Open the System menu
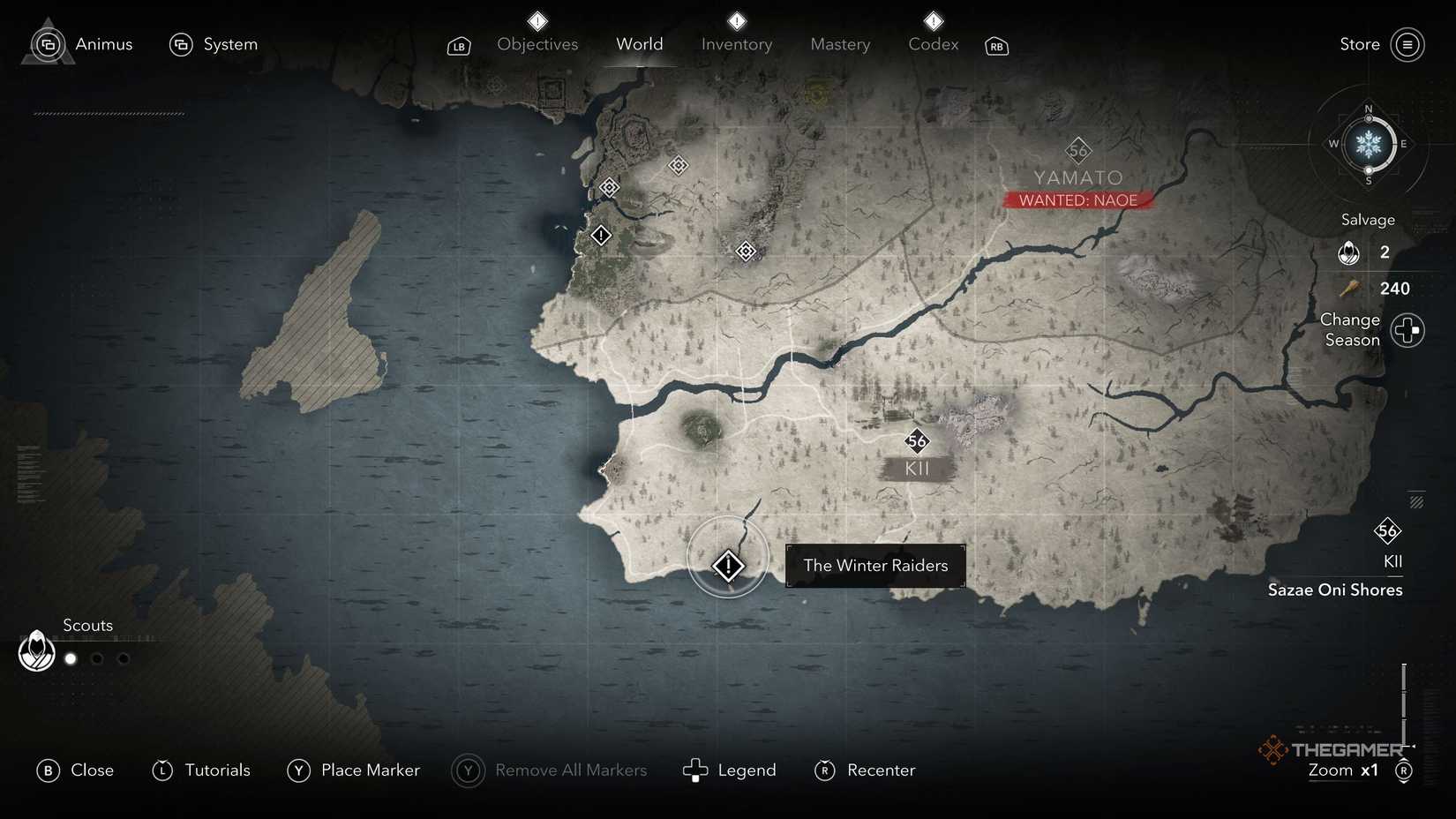This screenshot has width=1456, height=819. [181, 42]
